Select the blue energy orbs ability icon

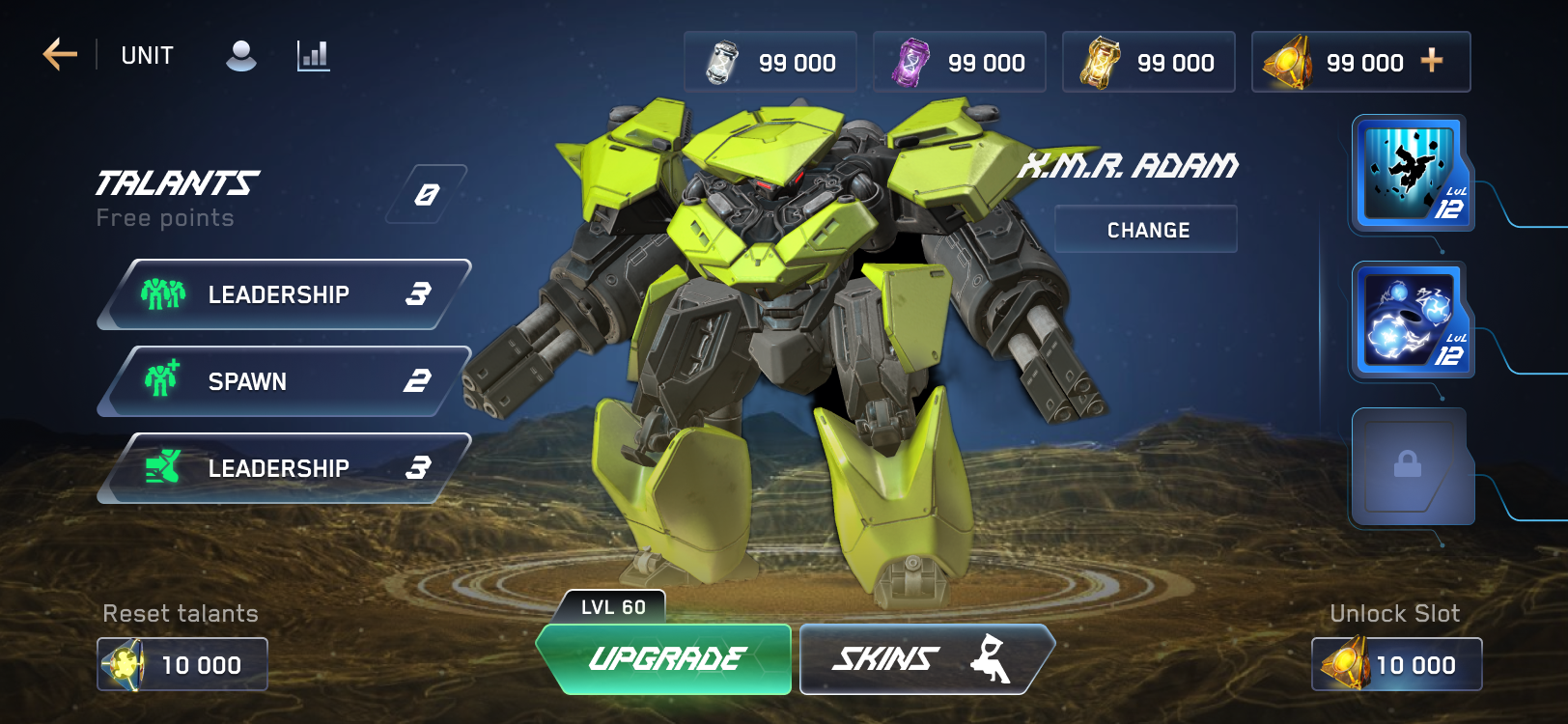click(1410, 320)
